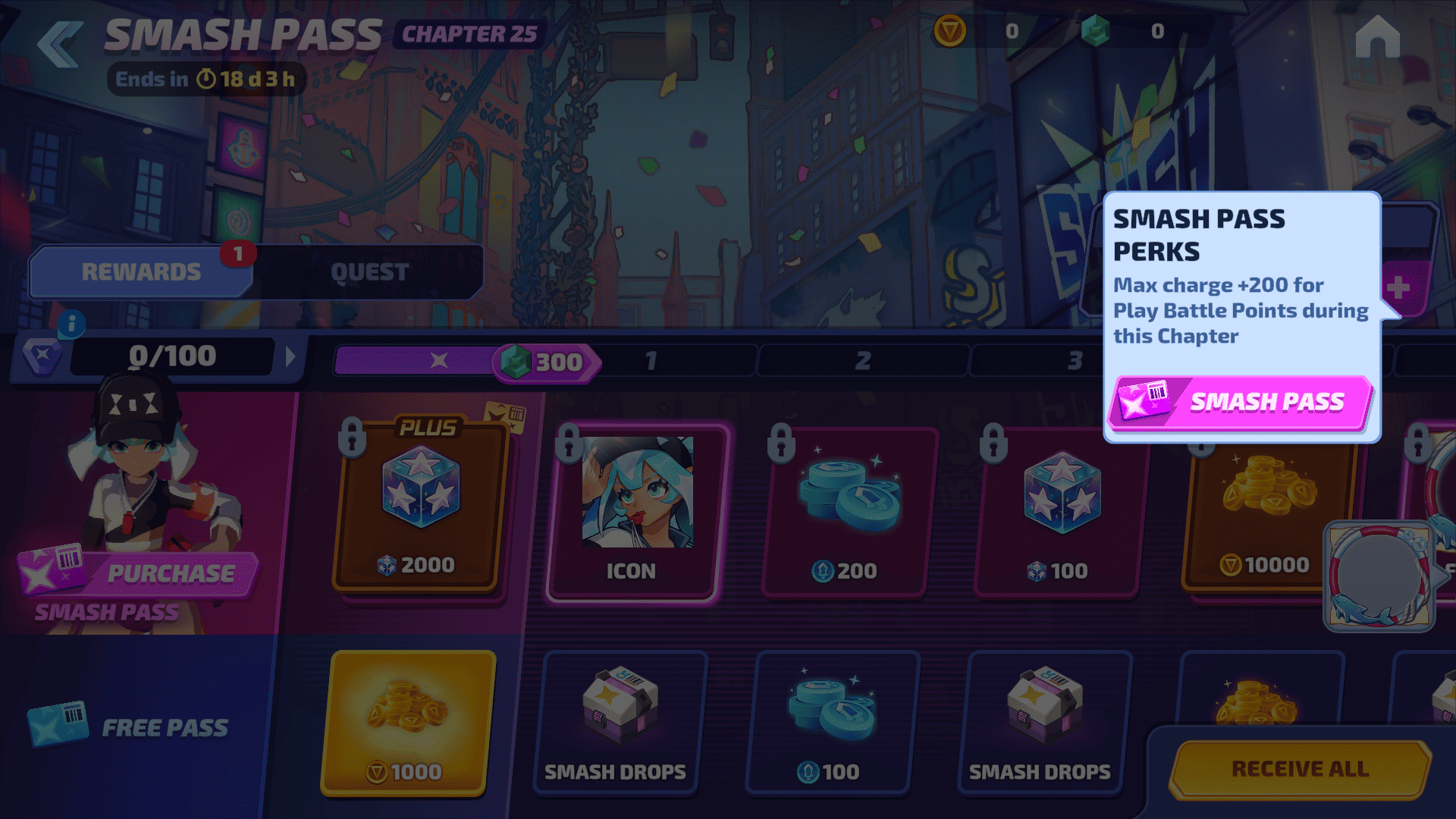Select the 200 blue coins reward
The height and width of the screenshot is (819, 1456).
(847, 513)
